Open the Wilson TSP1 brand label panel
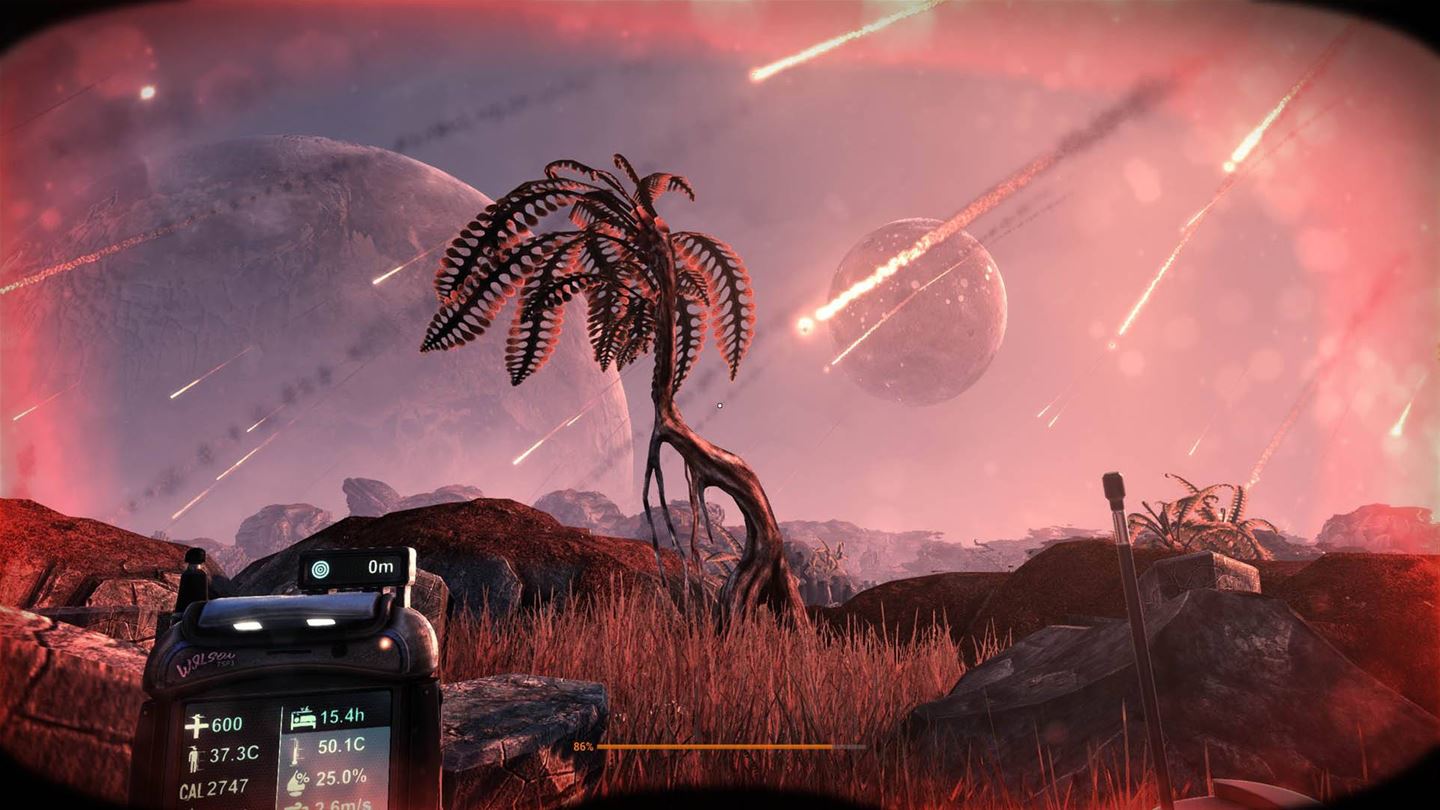This screenshot has height=810, width=1440. tap(207, 662)
